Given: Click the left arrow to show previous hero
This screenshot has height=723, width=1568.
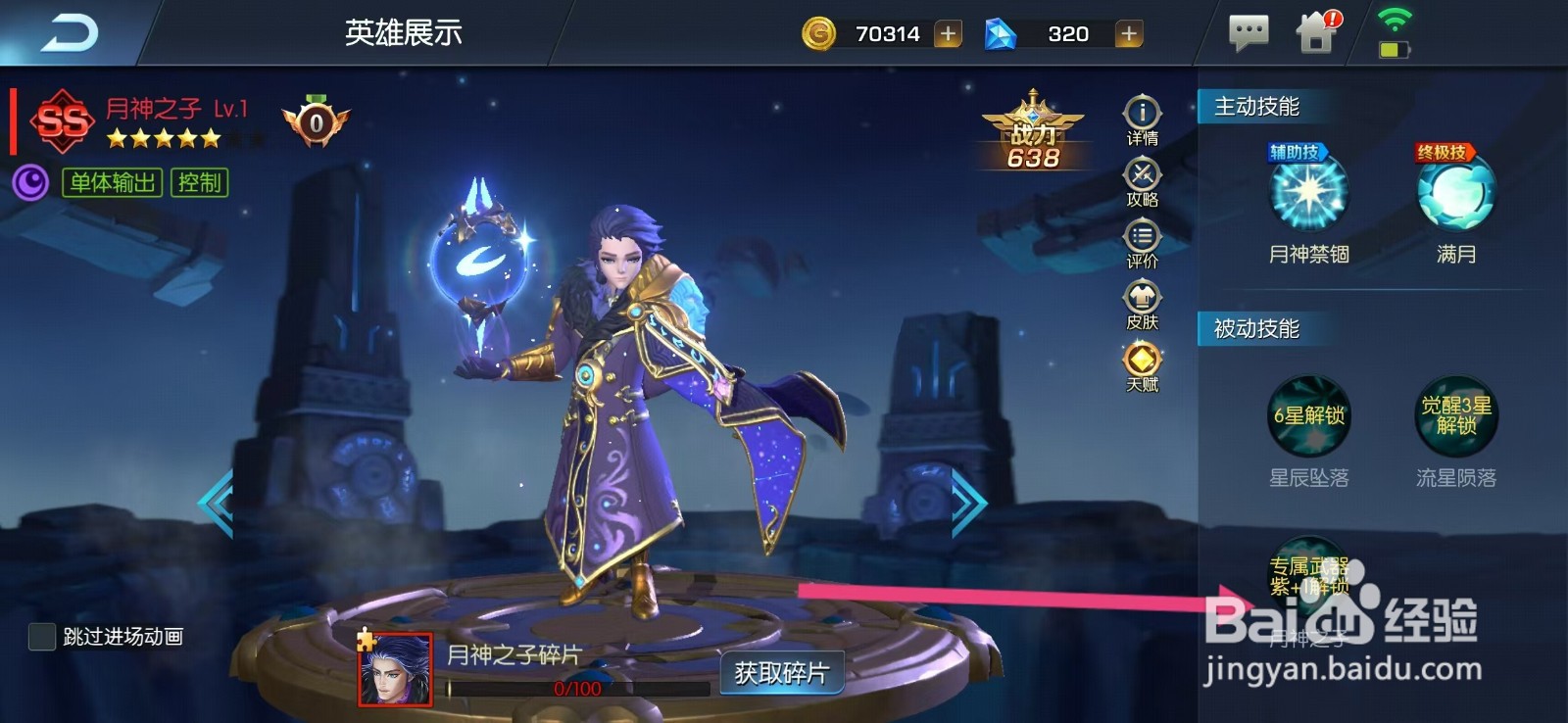Looking at the screenshot, I should pyautogui.click(x=216, y=502).
